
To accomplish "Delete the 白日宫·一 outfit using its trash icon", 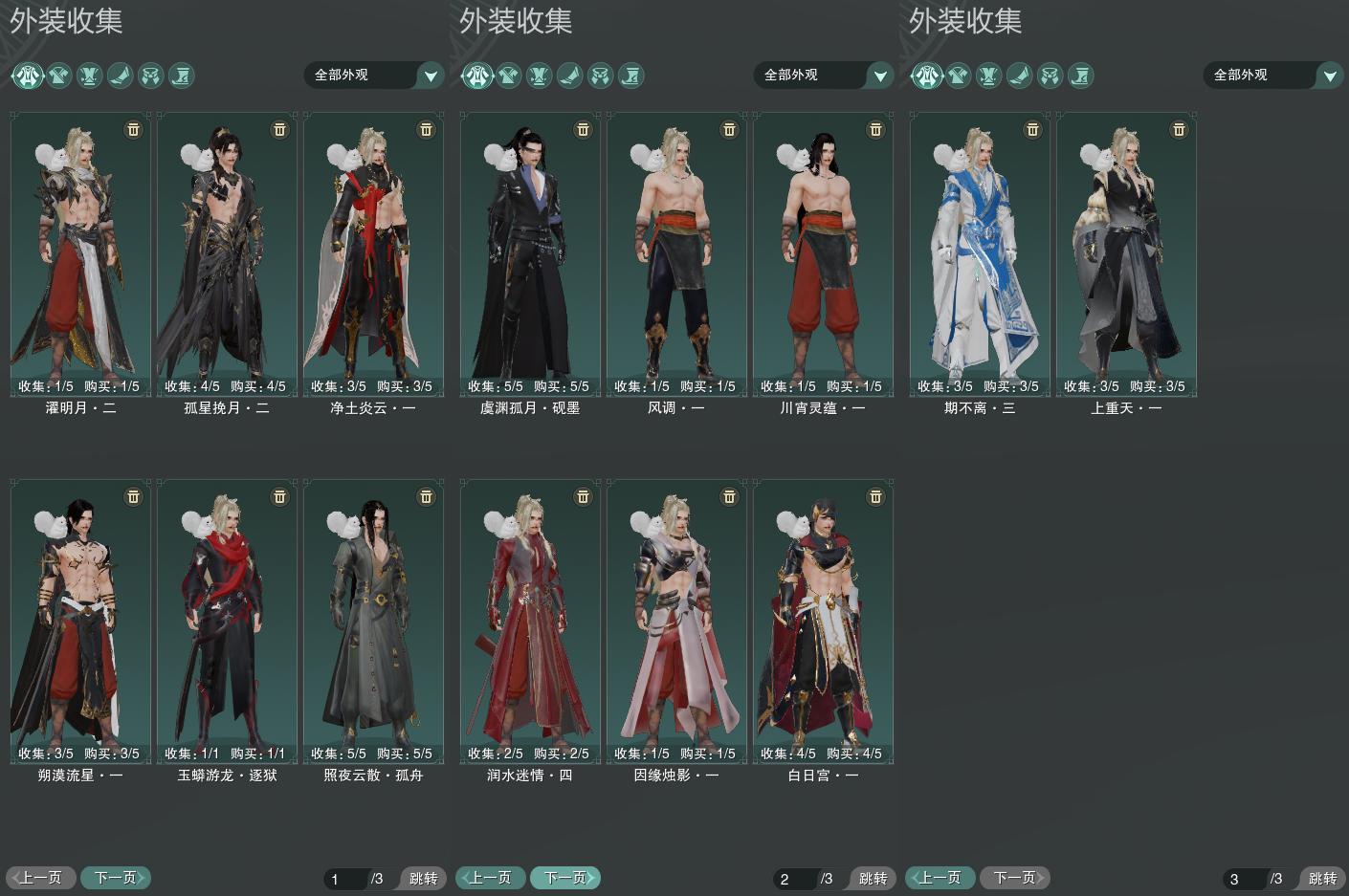I will point(875,496).
